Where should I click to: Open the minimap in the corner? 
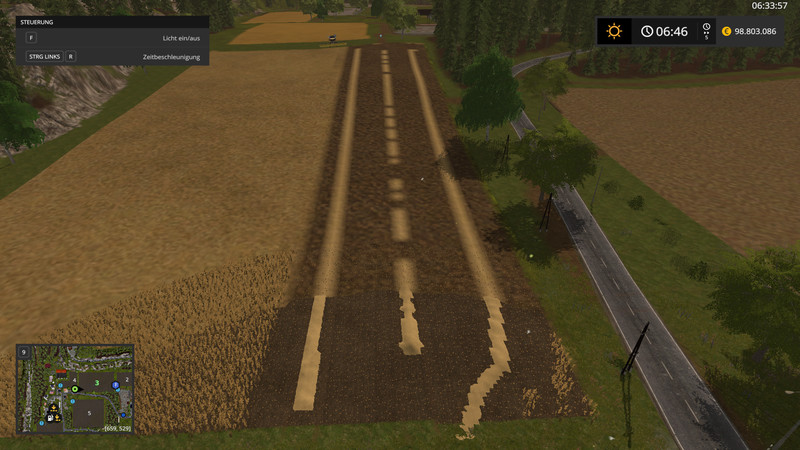coord(74,388)
